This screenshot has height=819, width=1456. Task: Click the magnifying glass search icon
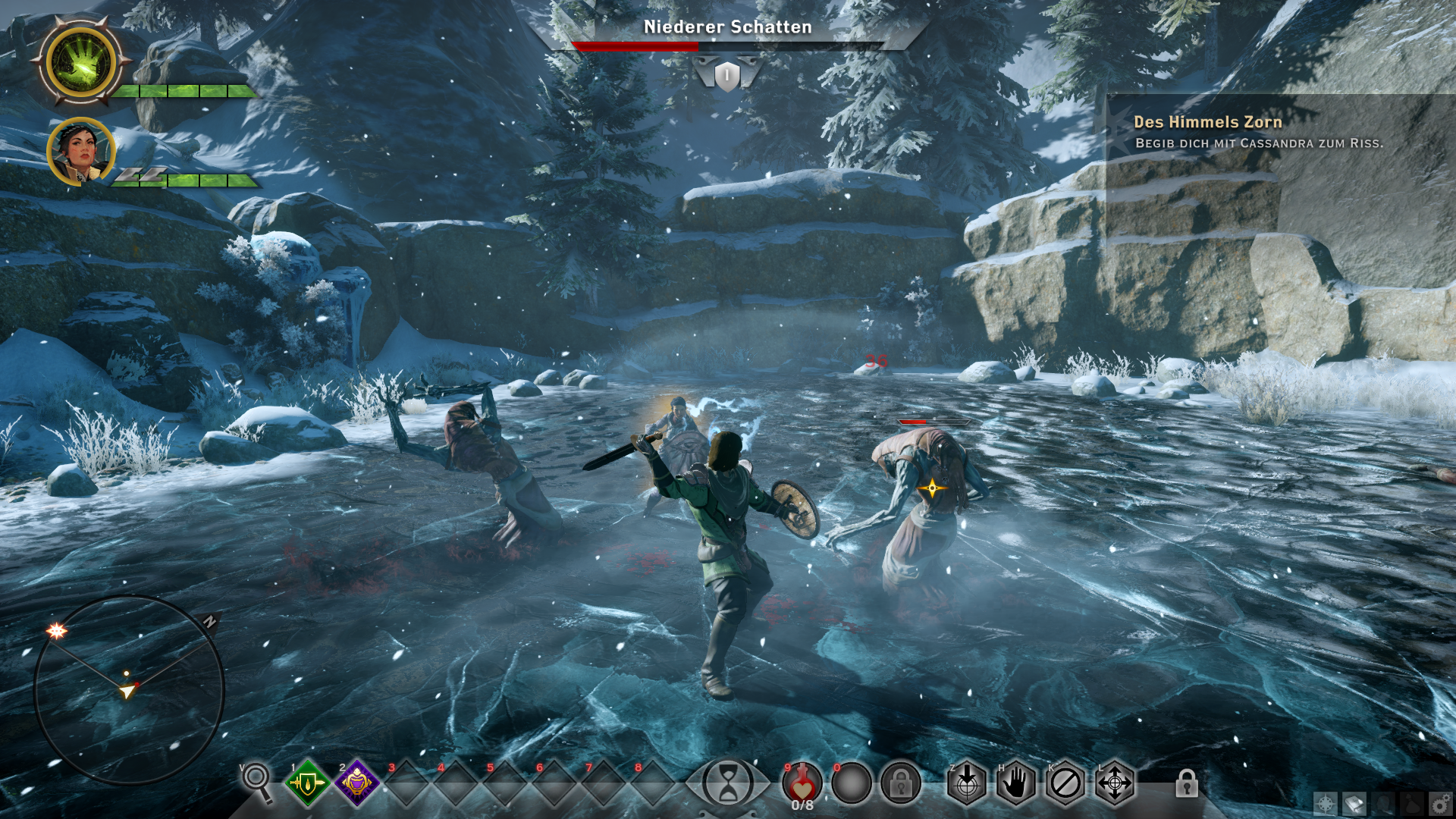(x=256, y=781)
